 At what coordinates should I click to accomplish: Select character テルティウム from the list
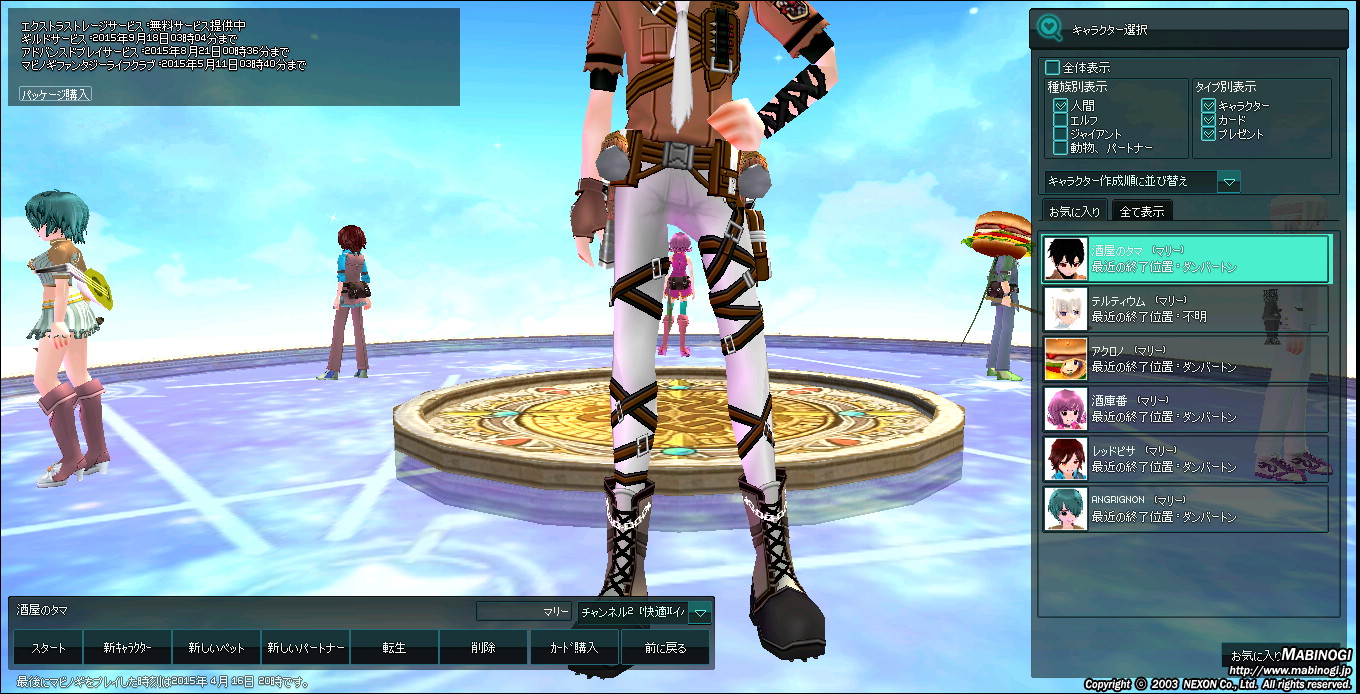click(x=1186, y=309)
